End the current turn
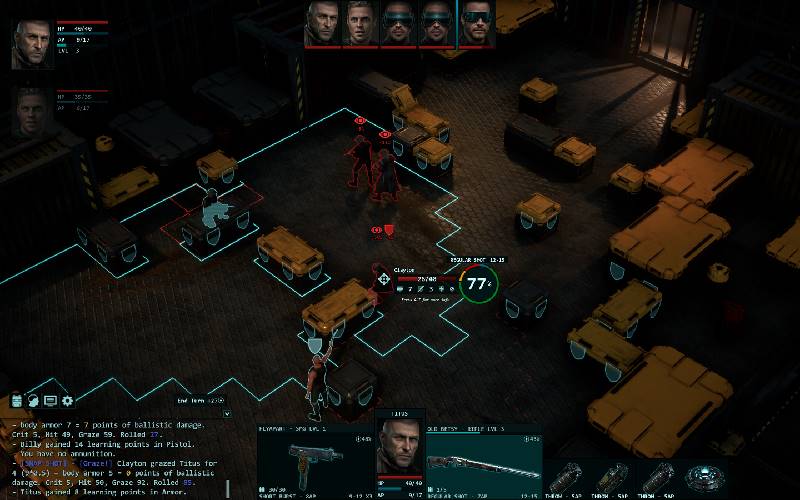 201,401
